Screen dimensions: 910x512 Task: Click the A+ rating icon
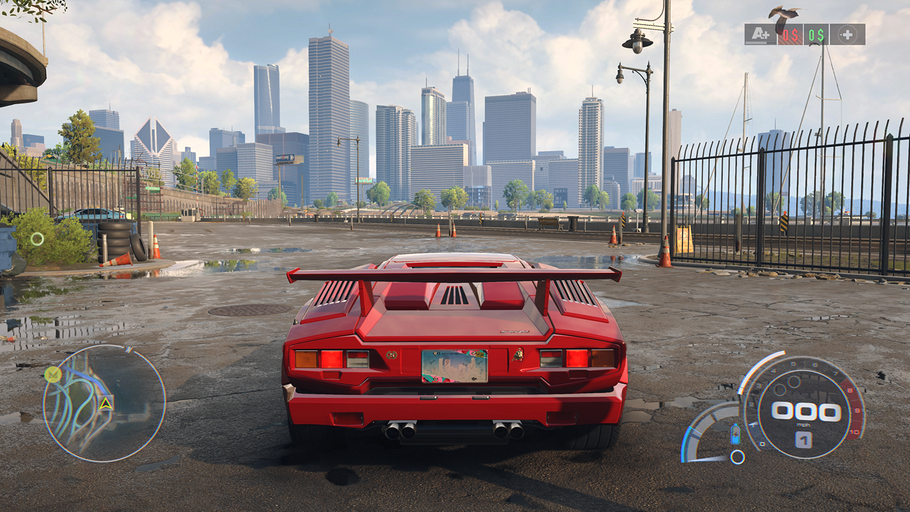(x=760, y=34)
